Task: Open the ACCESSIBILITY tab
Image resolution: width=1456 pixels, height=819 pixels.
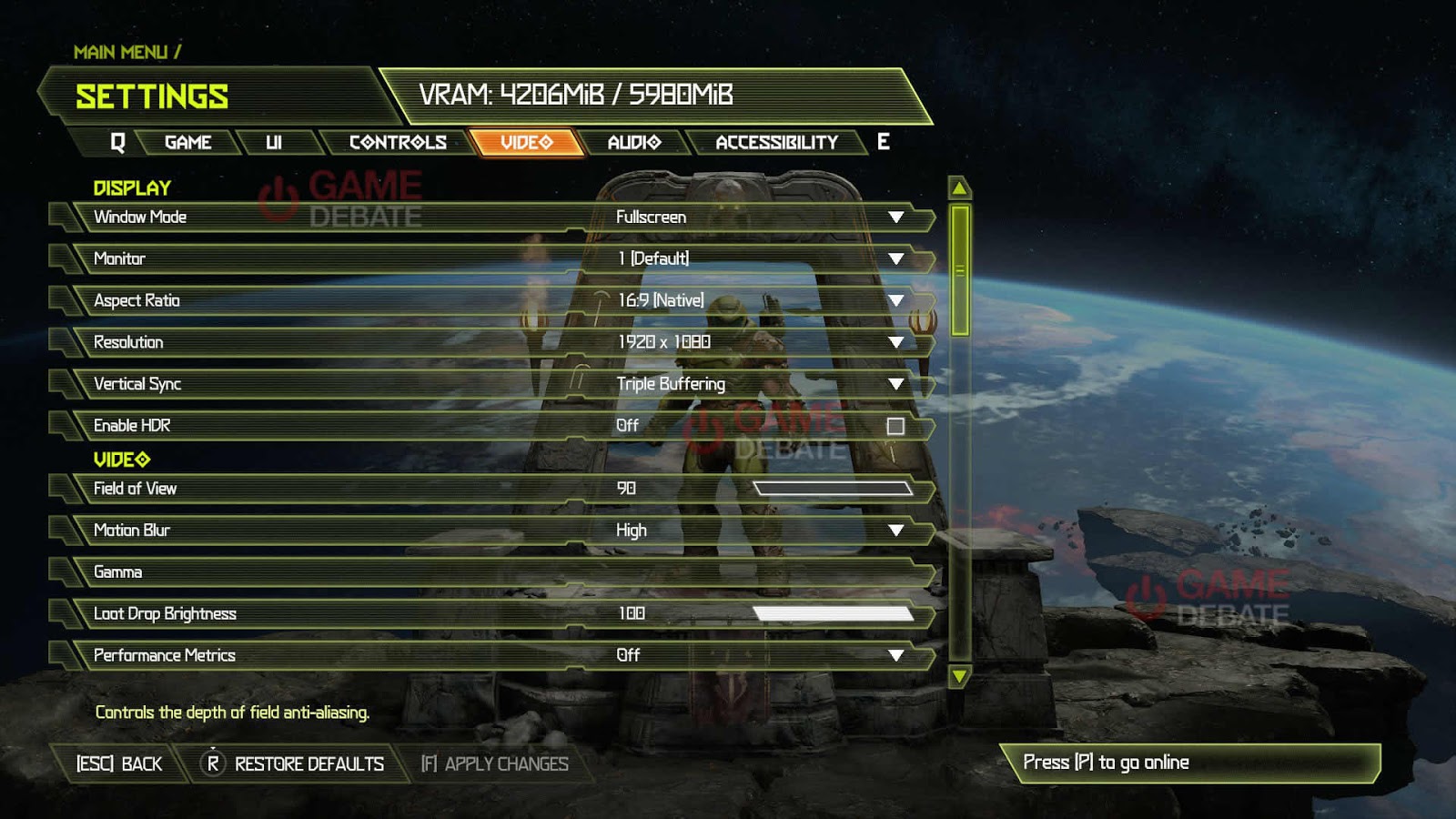Action: click(x=778, y=141)
